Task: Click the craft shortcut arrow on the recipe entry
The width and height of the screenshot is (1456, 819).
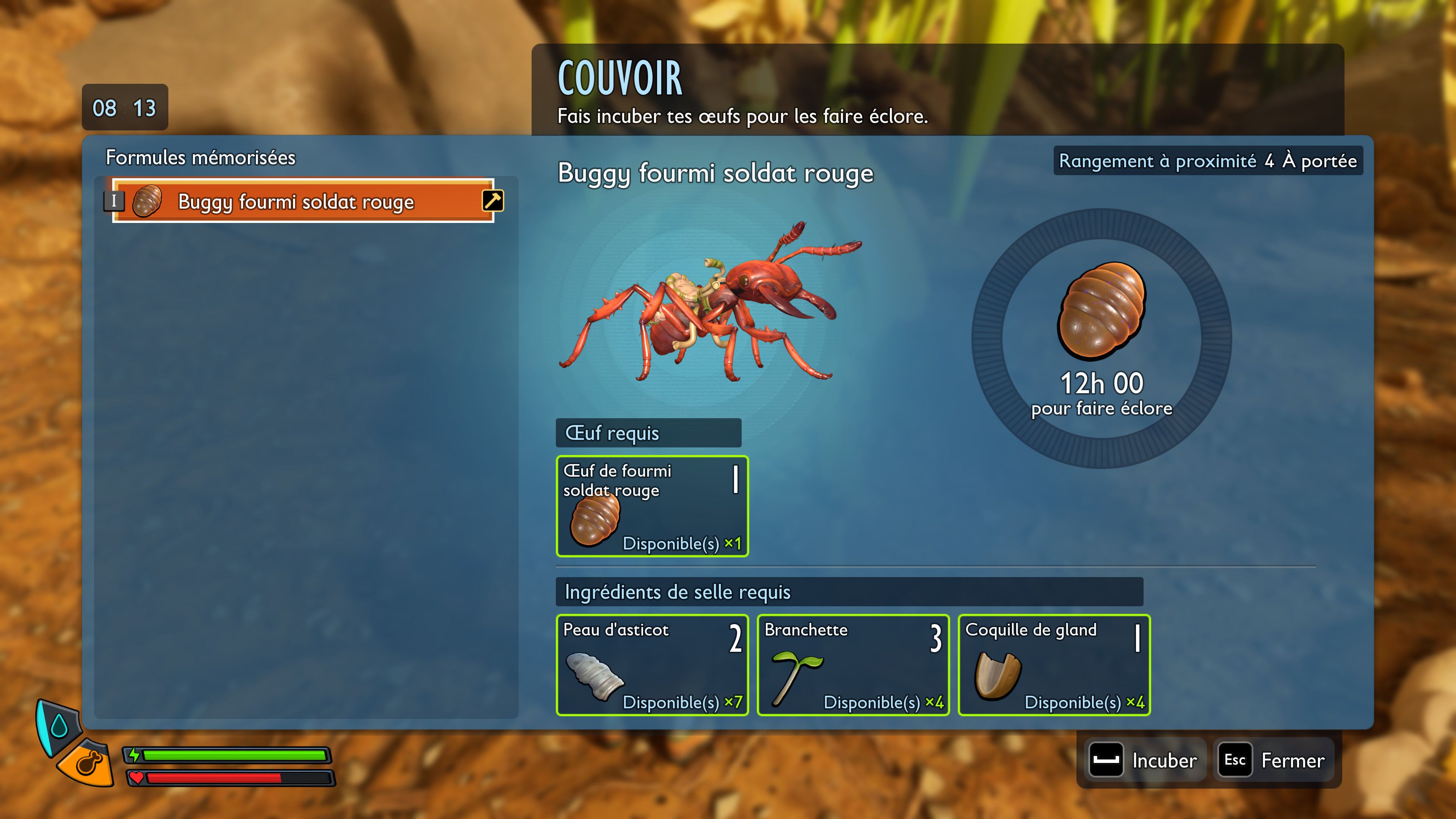Action: pos(493,201)
